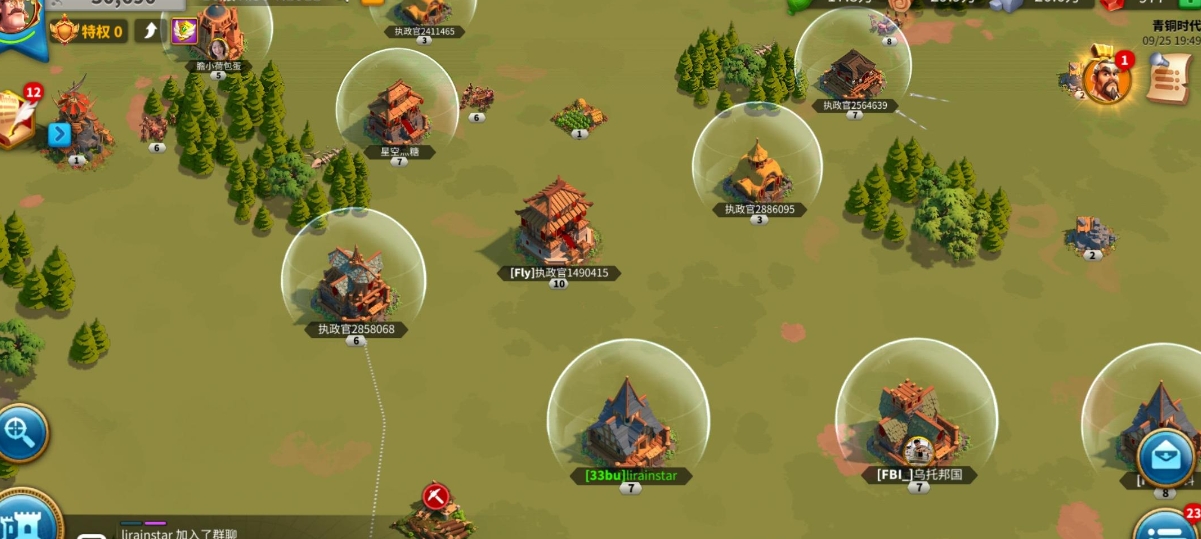
Task: Open the mail envelope button
Action: point(1166,458)
